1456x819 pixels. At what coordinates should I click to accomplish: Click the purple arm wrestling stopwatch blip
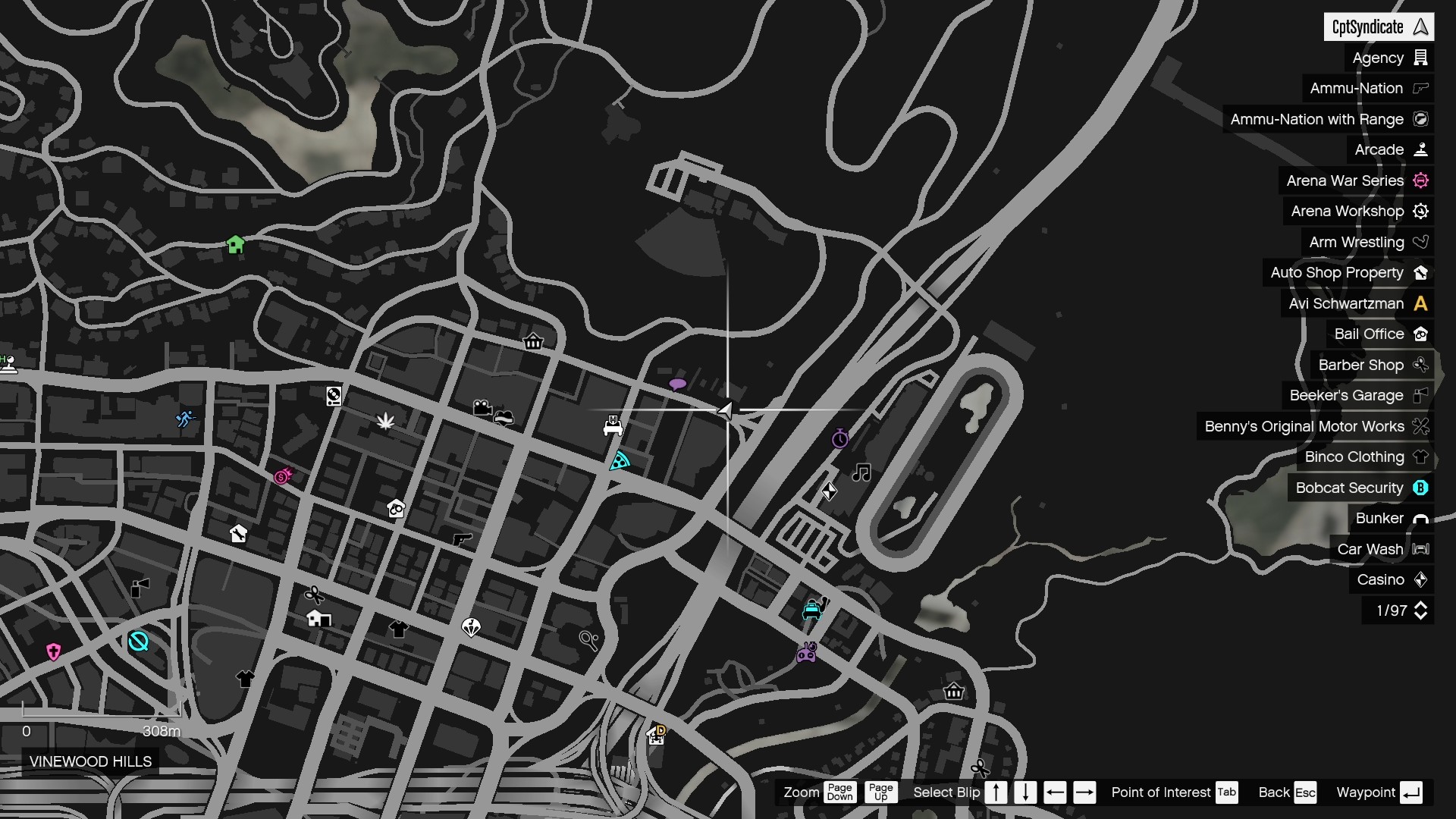(839, 439)
